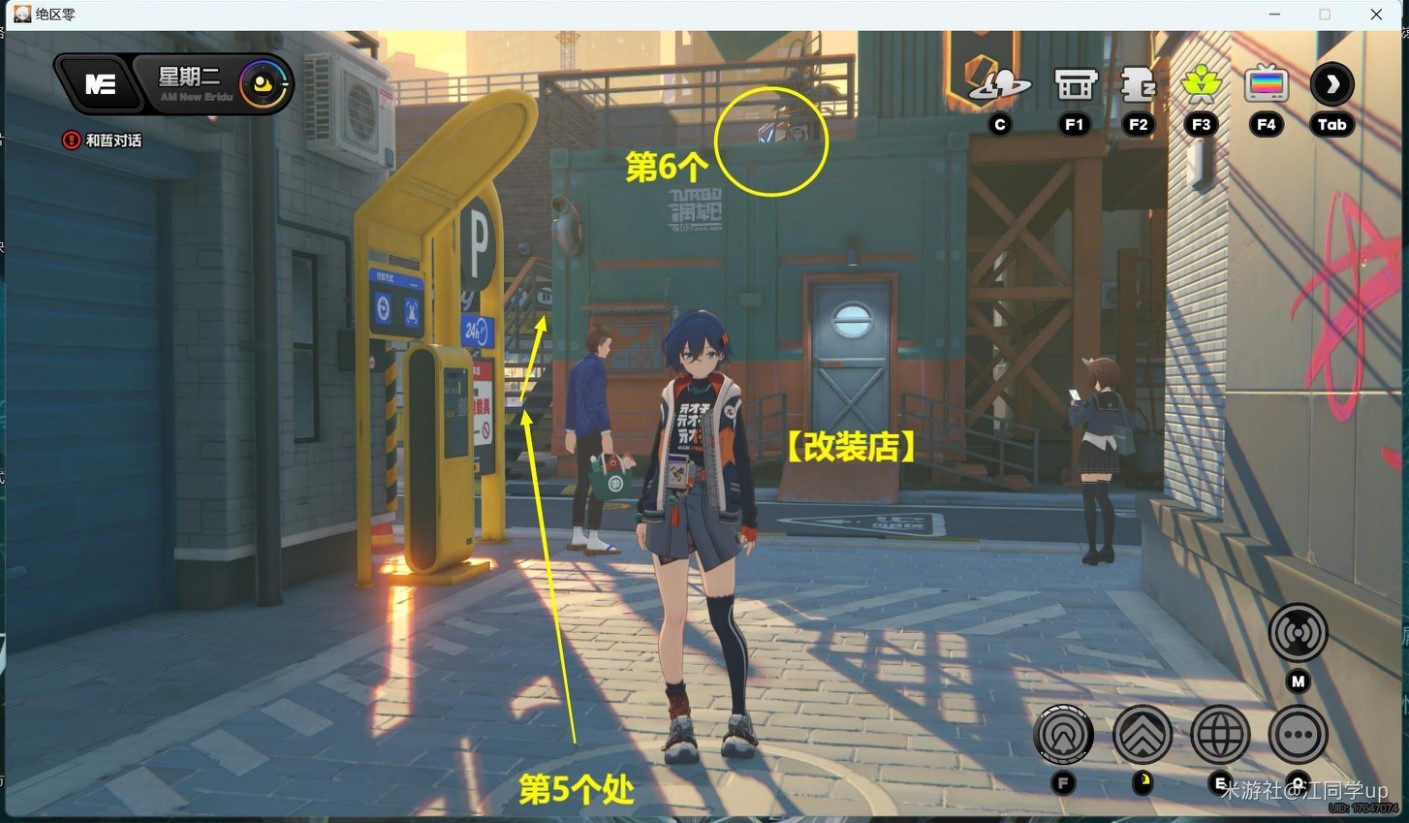Open the globe icon button

point(1220,735)
